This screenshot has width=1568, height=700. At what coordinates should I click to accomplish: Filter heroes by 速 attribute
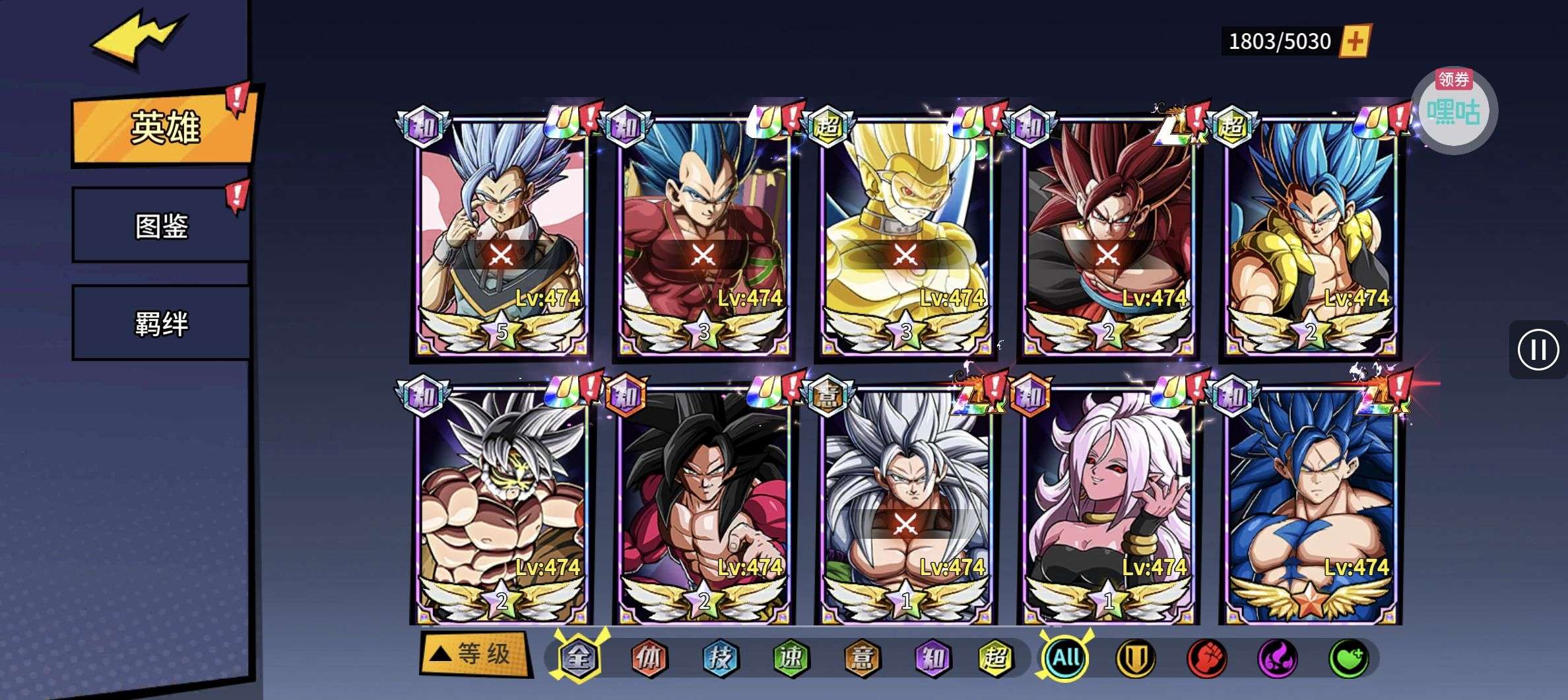790,658
